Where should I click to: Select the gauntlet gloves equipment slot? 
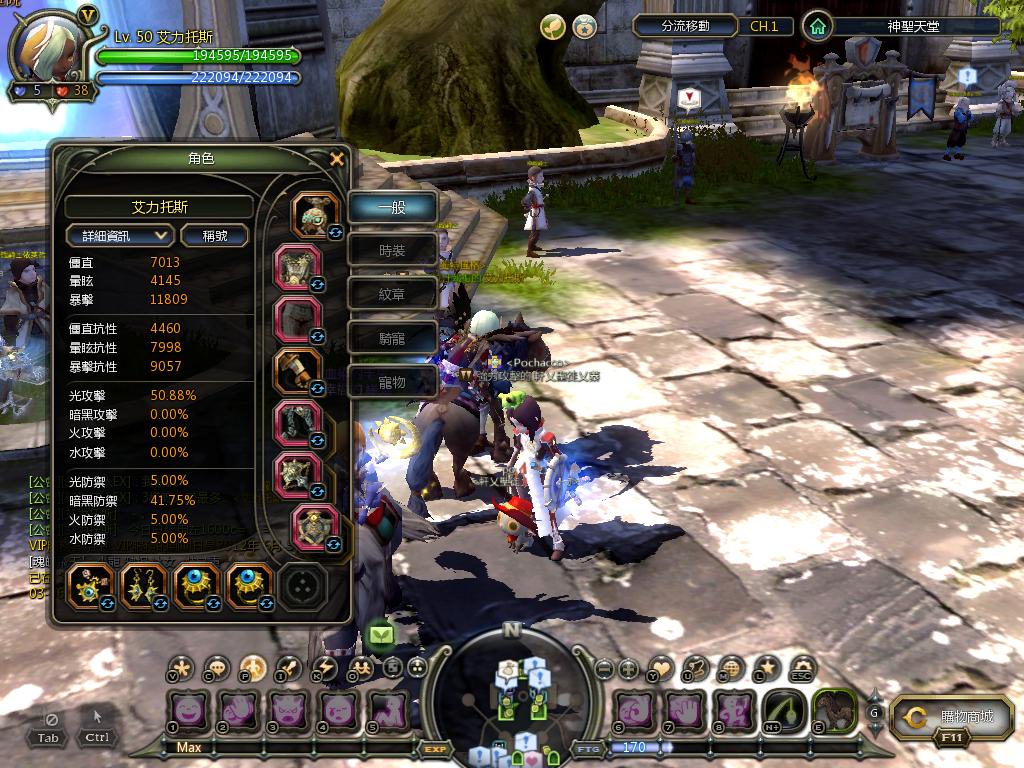point(298,370)
